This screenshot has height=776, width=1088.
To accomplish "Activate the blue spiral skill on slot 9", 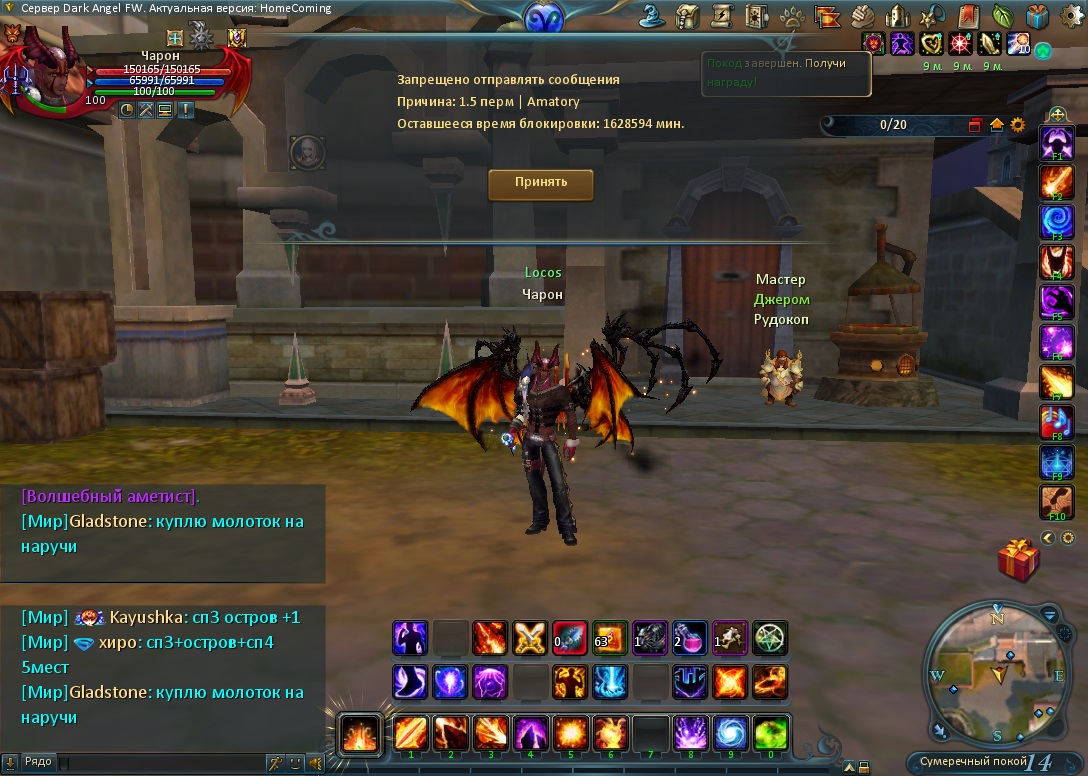I will [x=730, y=733].
